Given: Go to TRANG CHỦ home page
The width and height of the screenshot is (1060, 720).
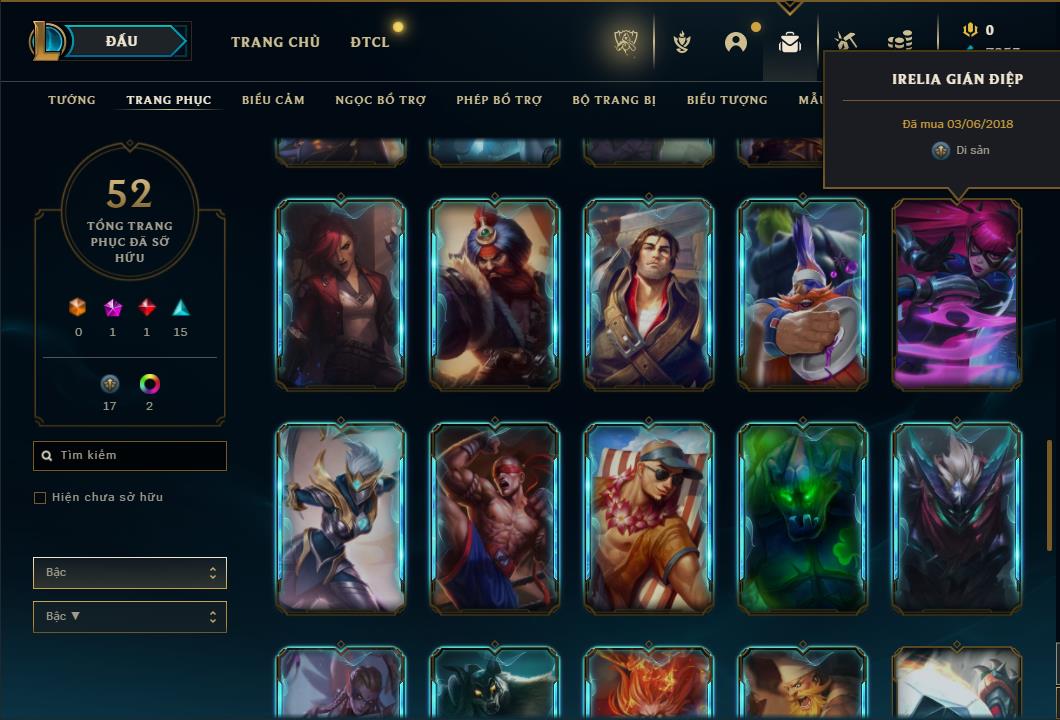Looking at the screenshot, I should (x=275, y=42).
